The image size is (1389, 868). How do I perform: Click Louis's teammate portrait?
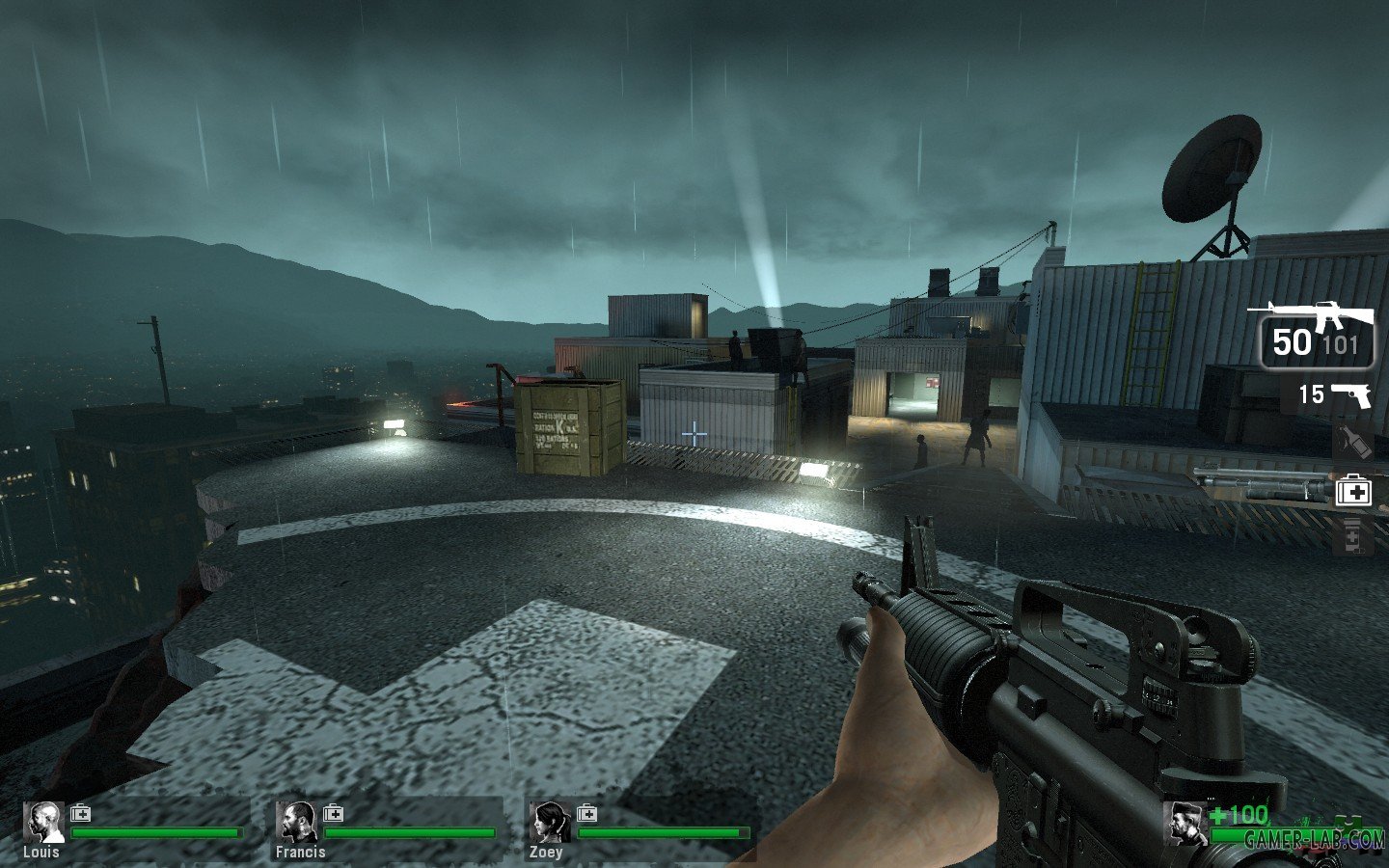tap(43, 823)
